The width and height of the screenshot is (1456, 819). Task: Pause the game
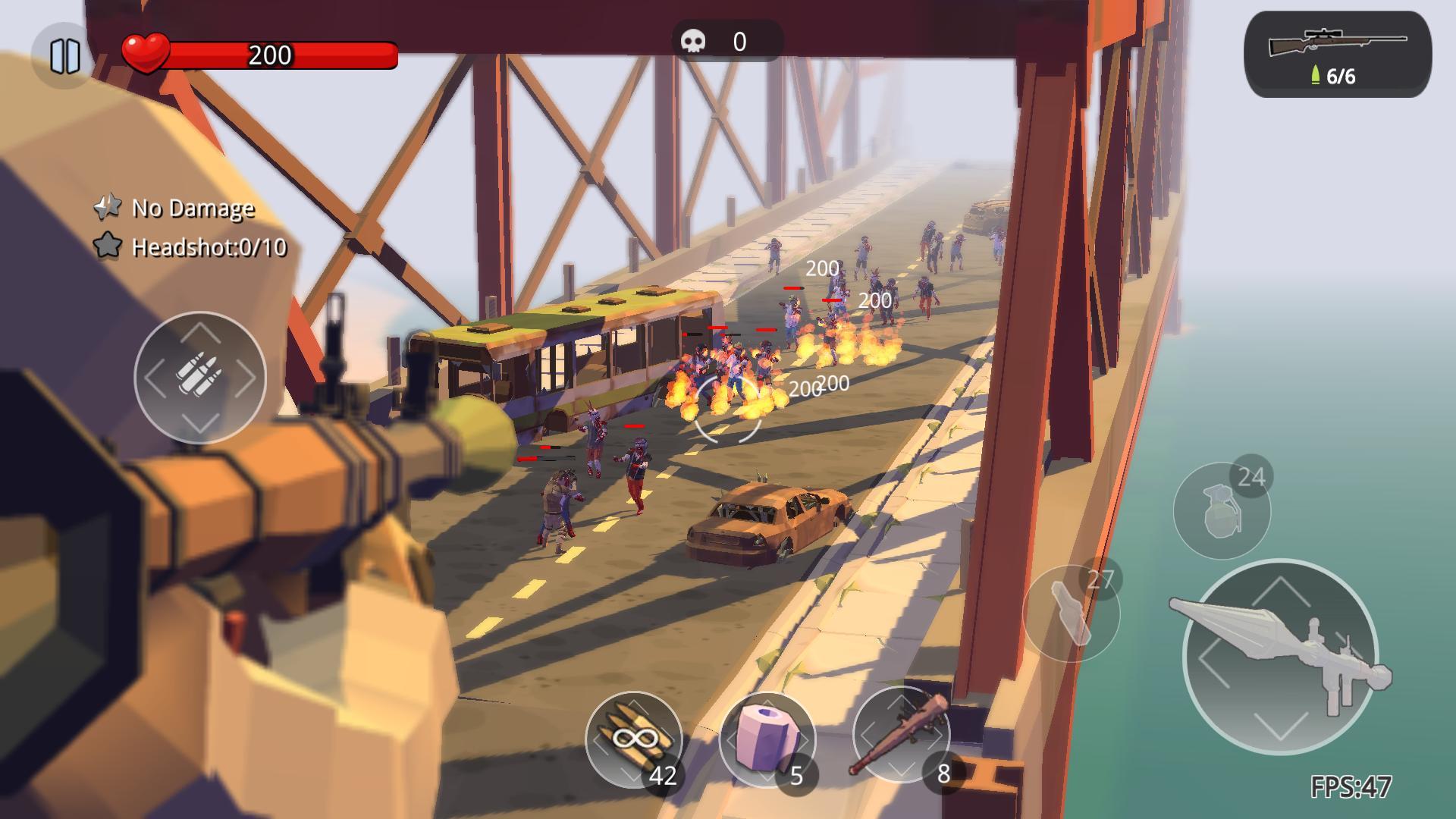64,55
